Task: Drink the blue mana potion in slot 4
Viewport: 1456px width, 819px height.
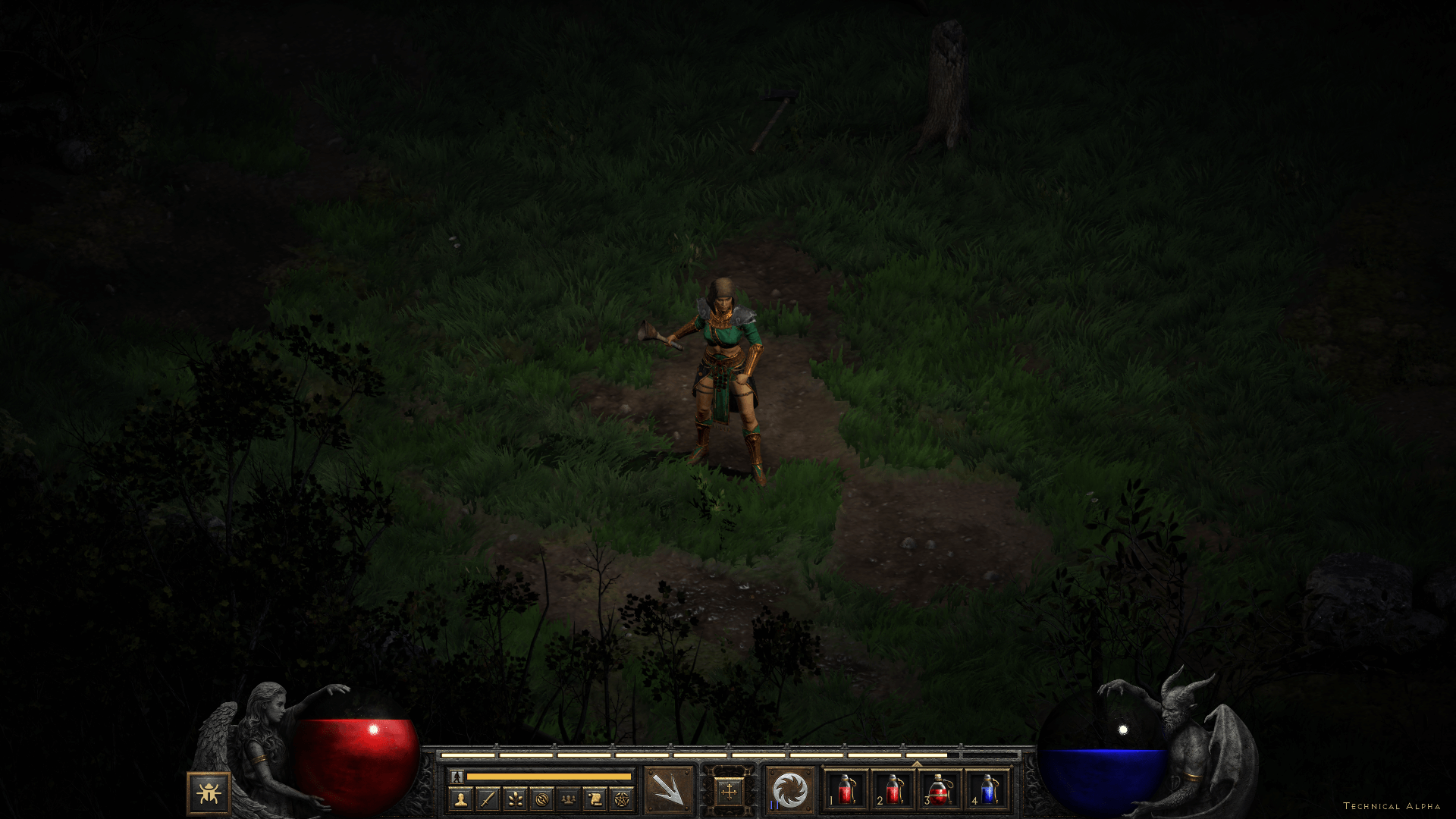Action: click(x=987, y=790)
